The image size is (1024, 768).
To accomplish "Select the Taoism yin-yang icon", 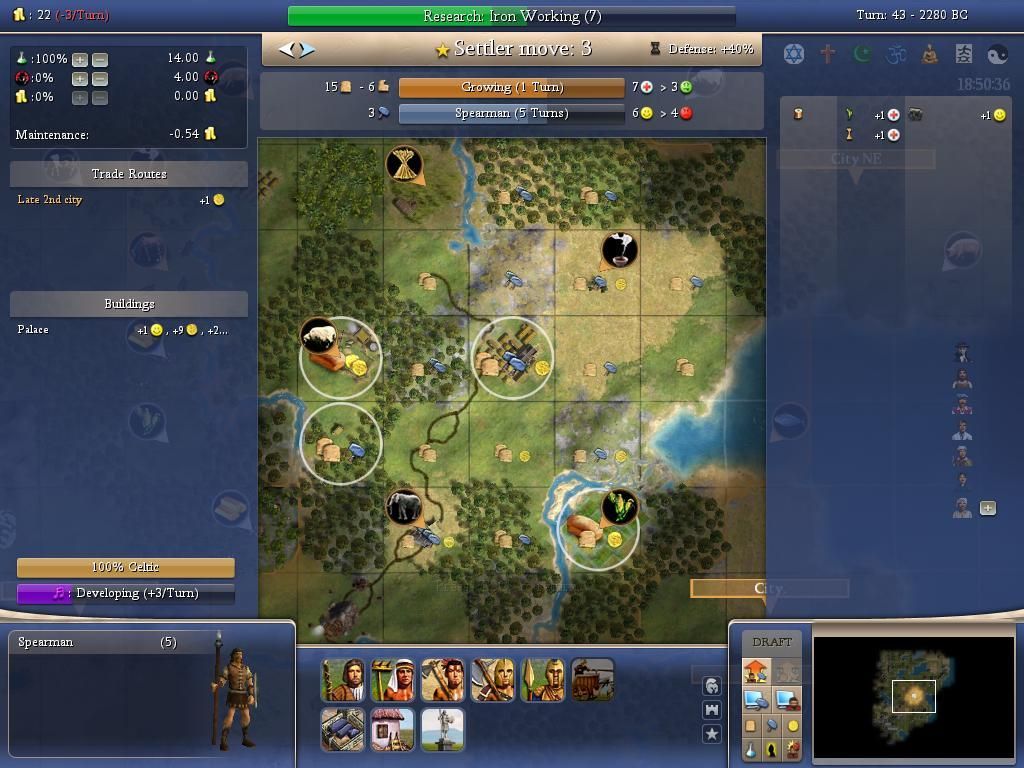I will coord(998,53).
